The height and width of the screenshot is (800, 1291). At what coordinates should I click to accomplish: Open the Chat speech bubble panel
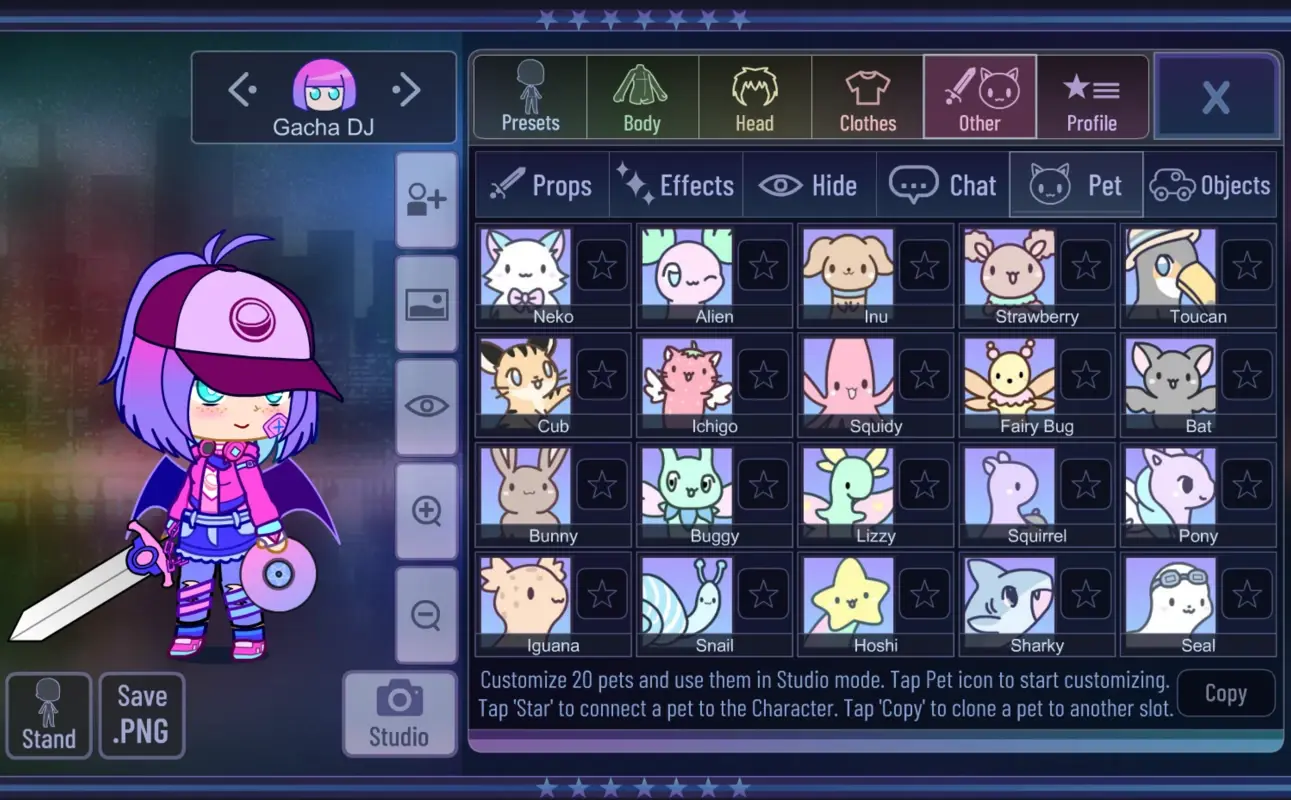pyautogui.click(x=943, y=184)
